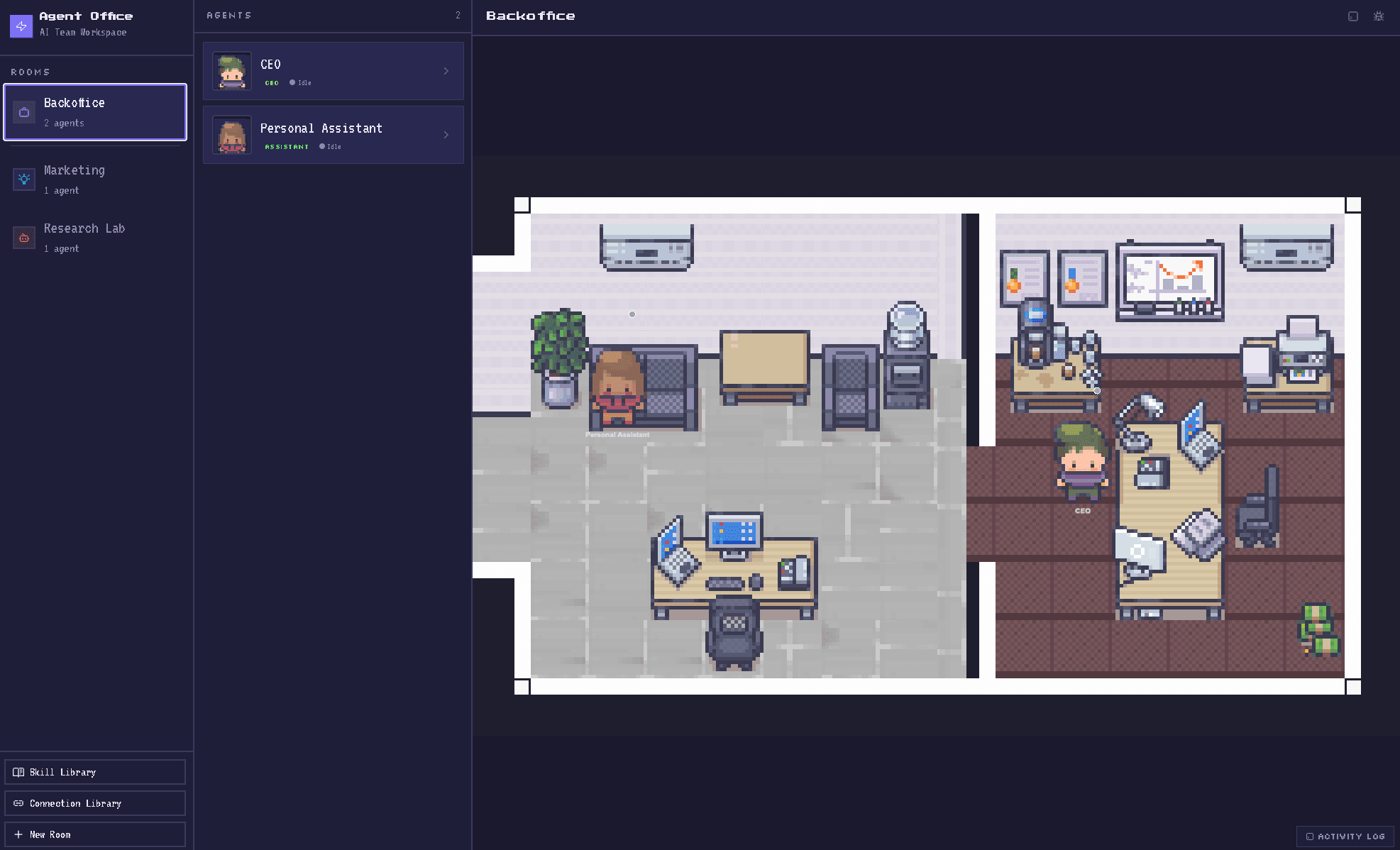Click the Skill Library book icon
The height and width of the screenshot is (850, 1400).
pyautogui.click(x=18, y=771)
